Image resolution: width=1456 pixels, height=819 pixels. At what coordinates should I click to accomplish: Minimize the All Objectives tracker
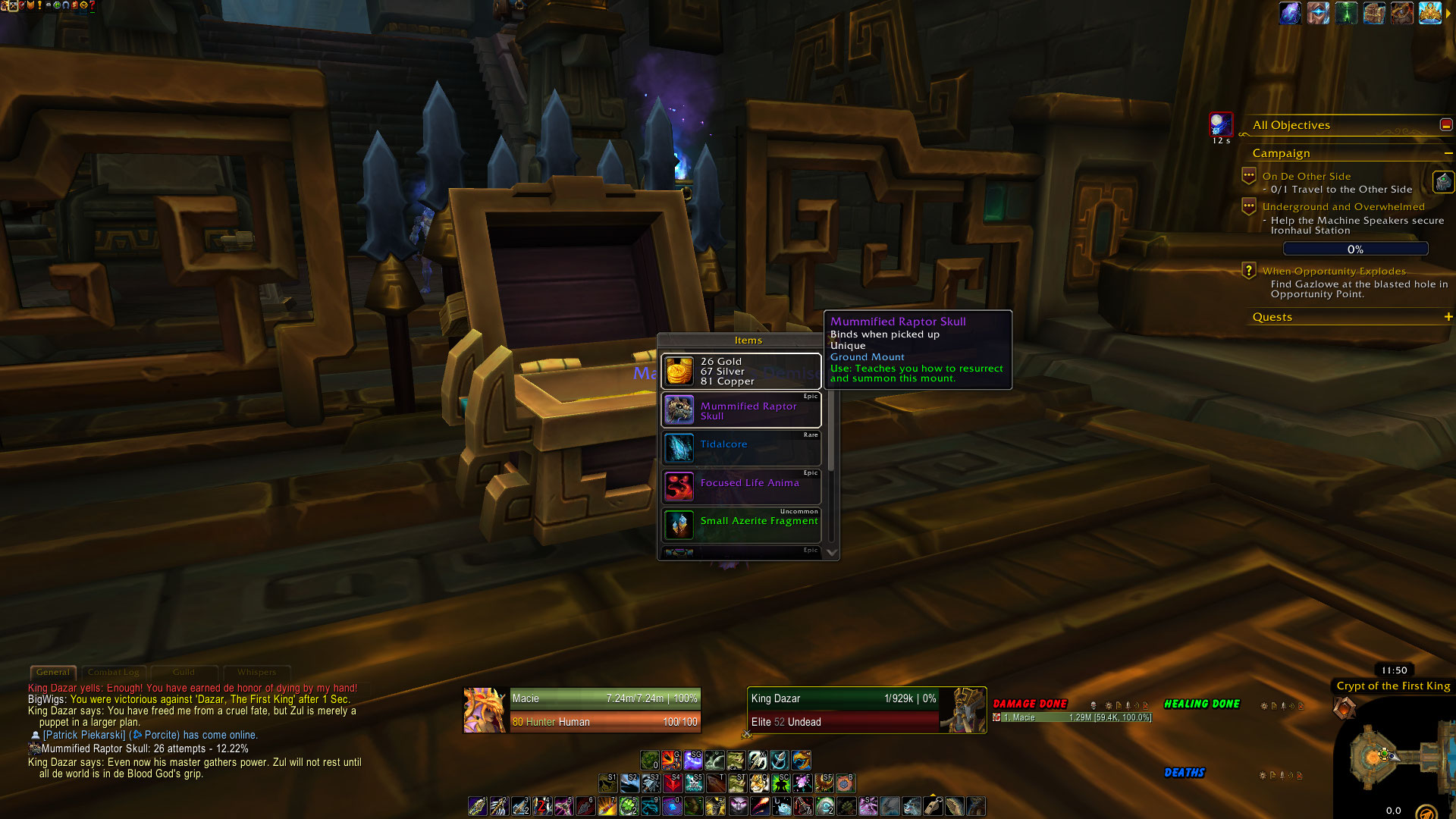click(x=1445, y=125)
